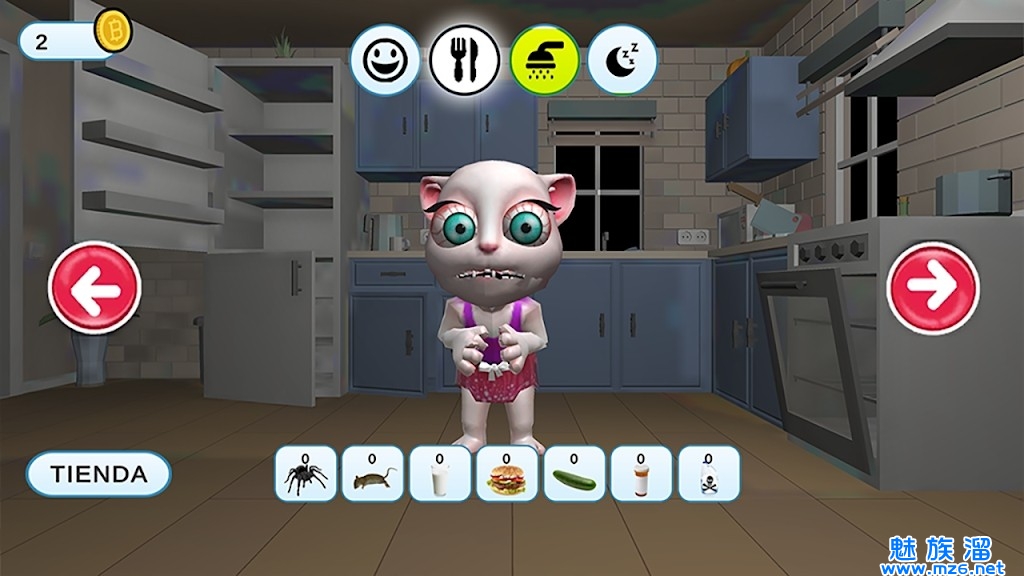
Task: Select the rat food slot
Action: click(x=372, y=474)
